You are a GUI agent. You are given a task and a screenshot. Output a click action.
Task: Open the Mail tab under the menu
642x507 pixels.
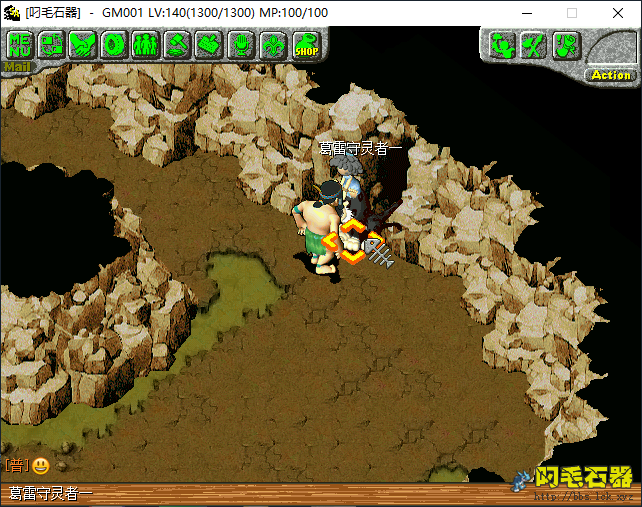pyautogui.click(x=18, y=68)
